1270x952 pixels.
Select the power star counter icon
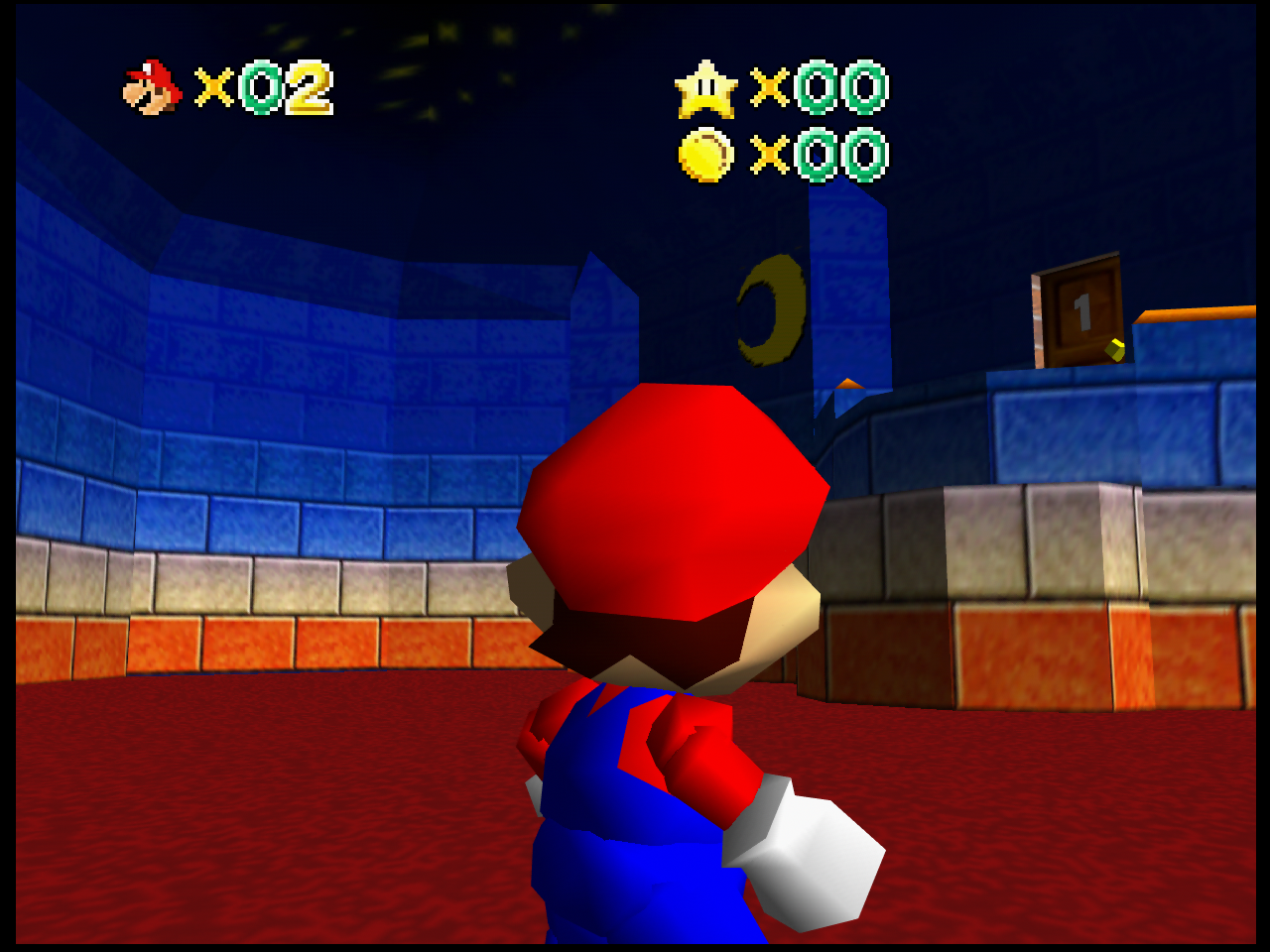[705, 89]
